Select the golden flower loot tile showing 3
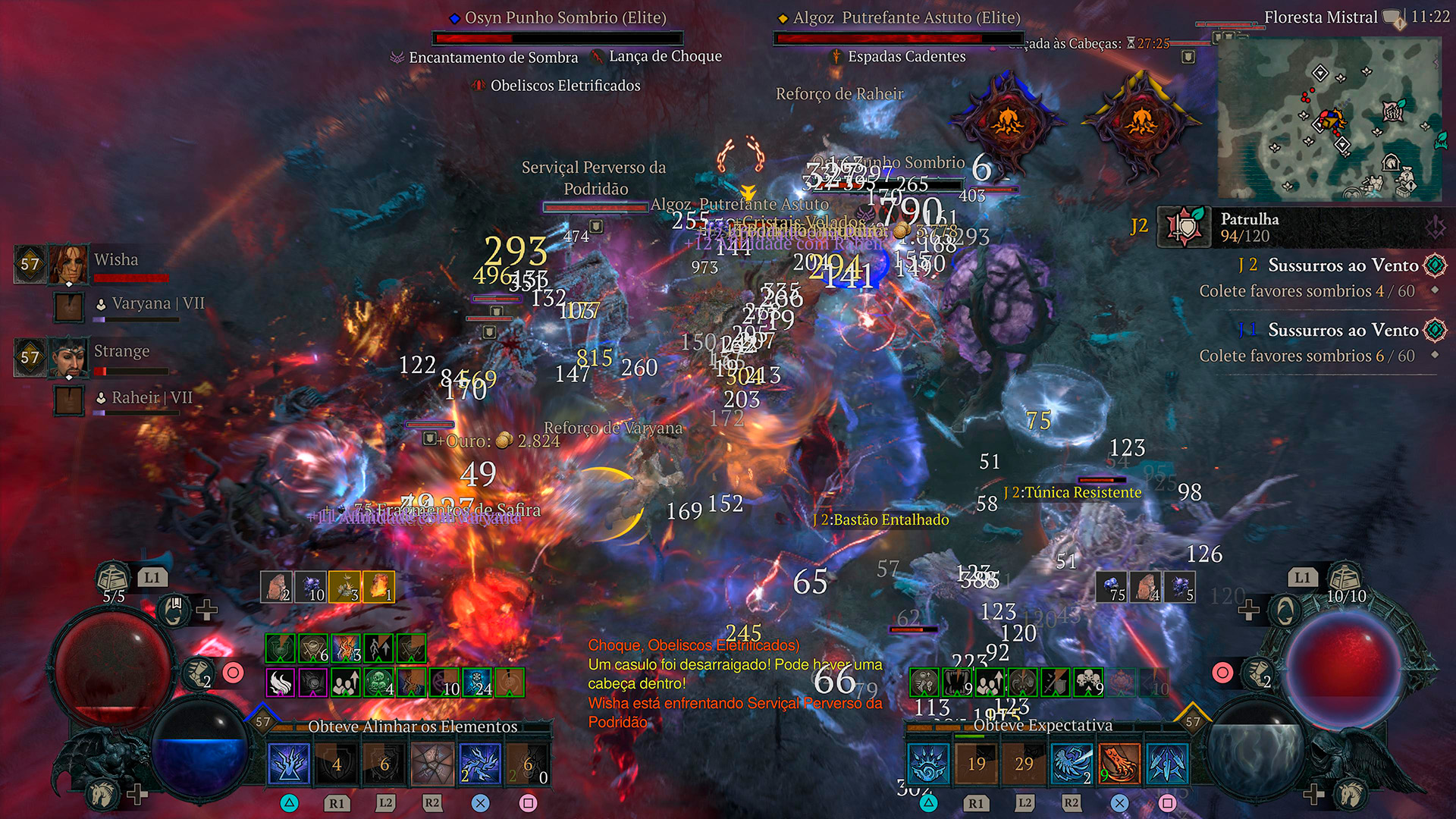Screen dimensions: 1456x819 tap(344, 587)
